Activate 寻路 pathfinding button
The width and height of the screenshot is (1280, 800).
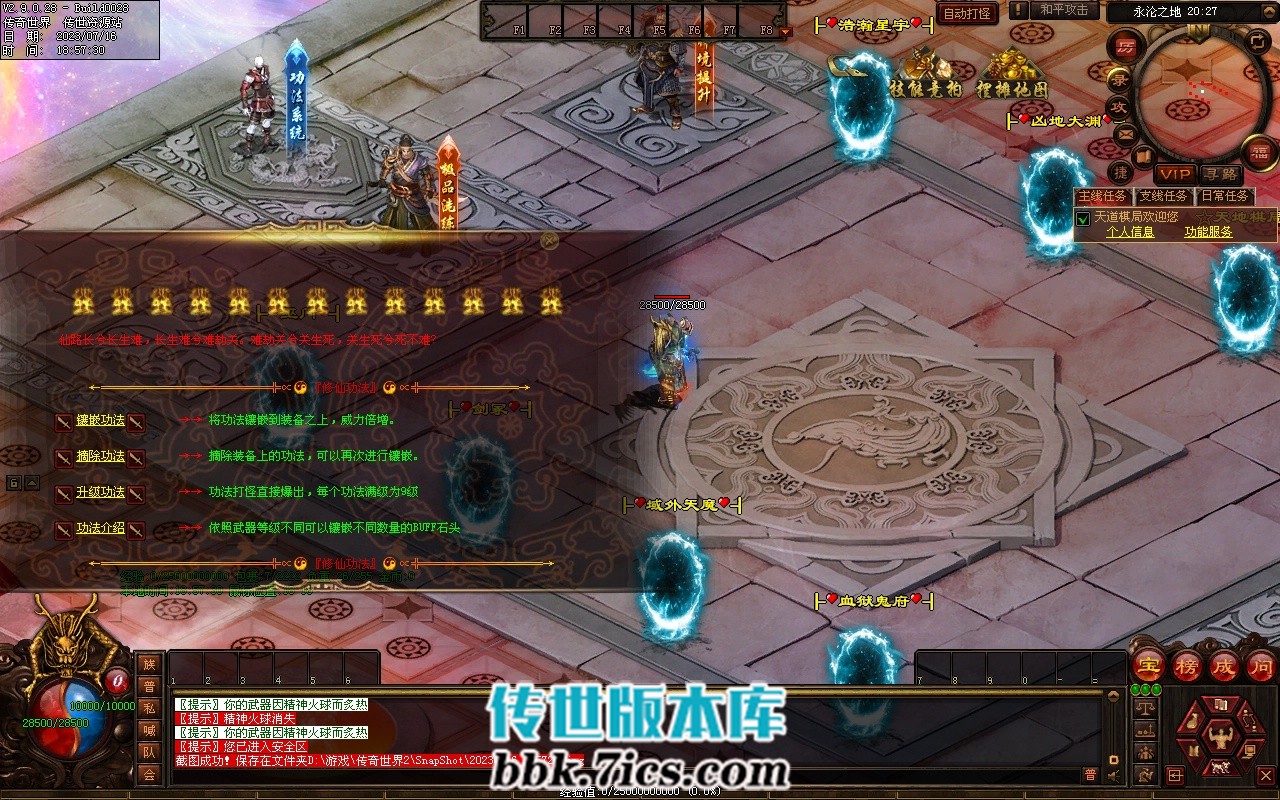pos(1219,174)
